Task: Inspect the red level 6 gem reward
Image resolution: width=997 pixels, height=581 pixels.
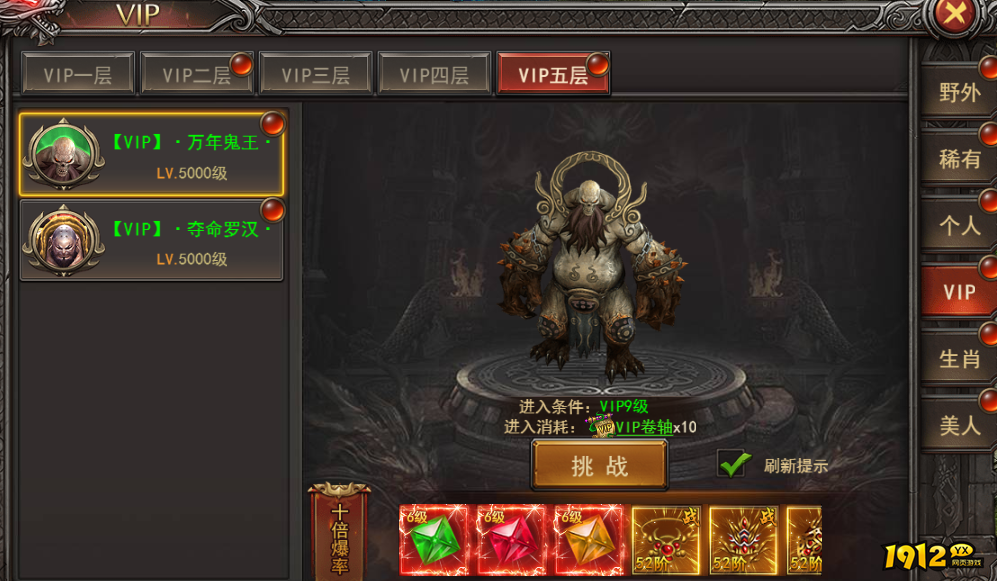Action: (511, 540)
